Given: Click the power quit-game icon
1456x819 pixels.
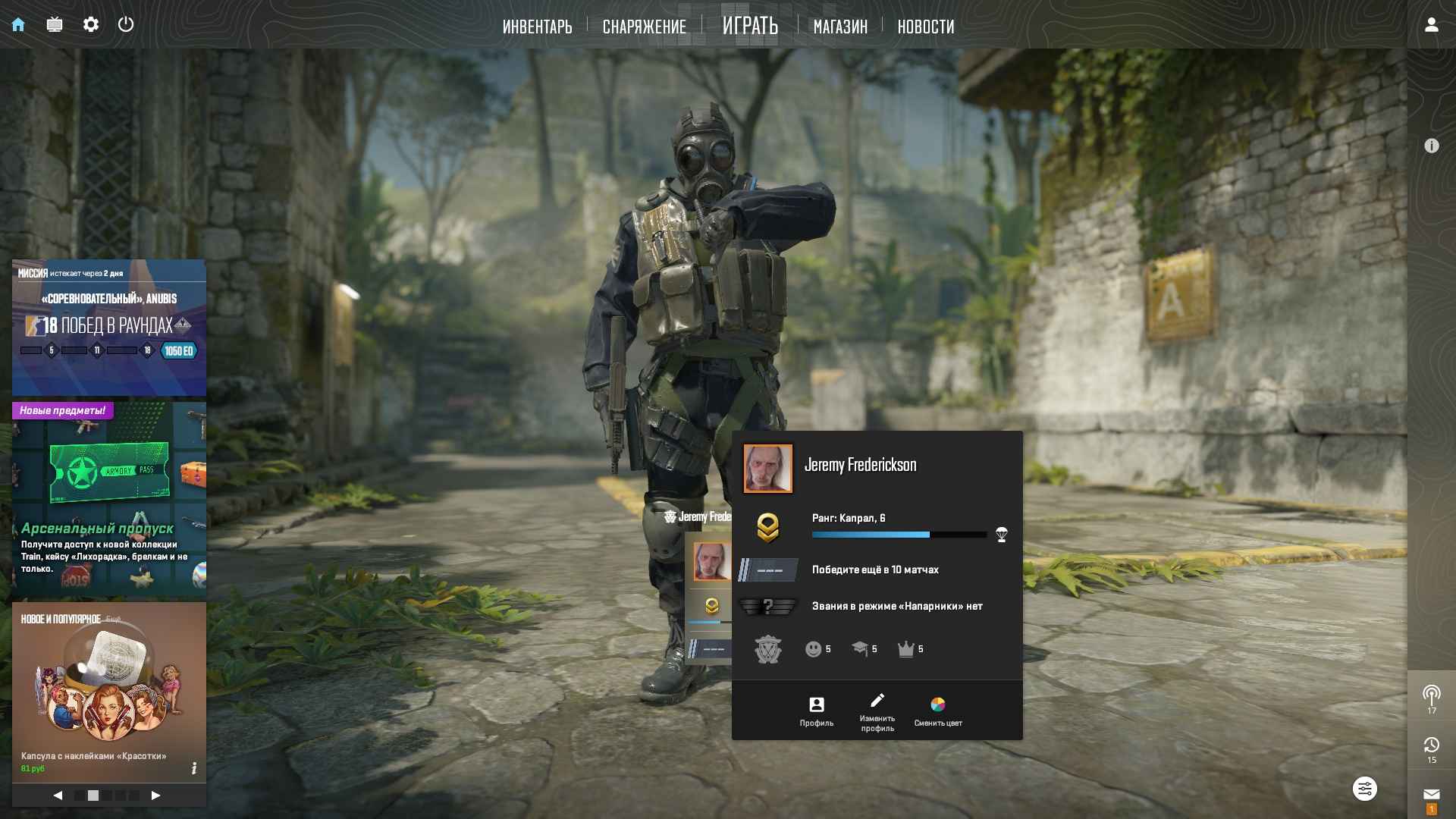Looking at the screenshot, I should (x=126, y=24).
